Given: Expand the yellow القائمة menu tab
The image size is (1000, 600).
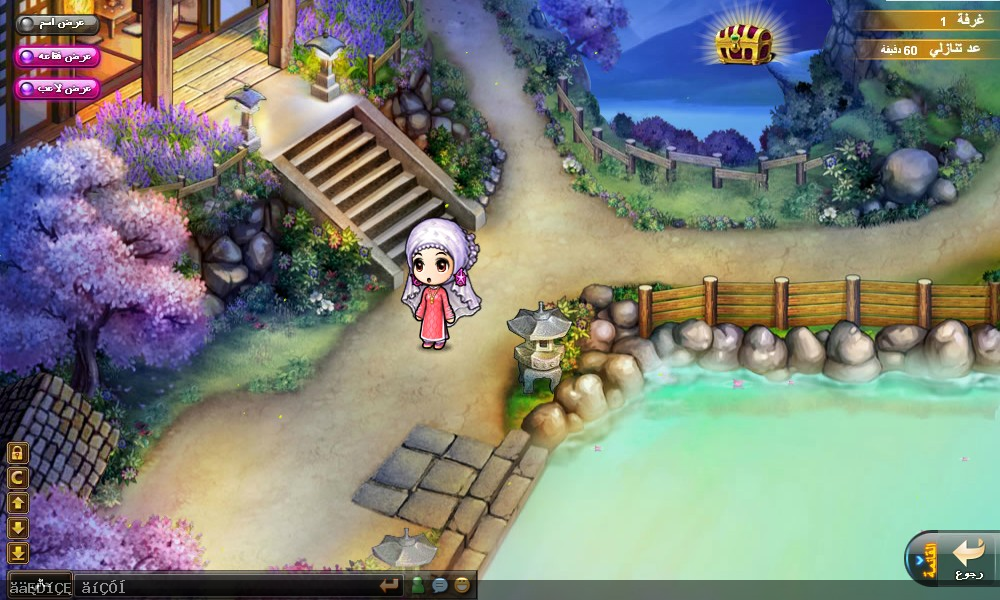Looking at the screenshot, I should [x=929, y=557].
